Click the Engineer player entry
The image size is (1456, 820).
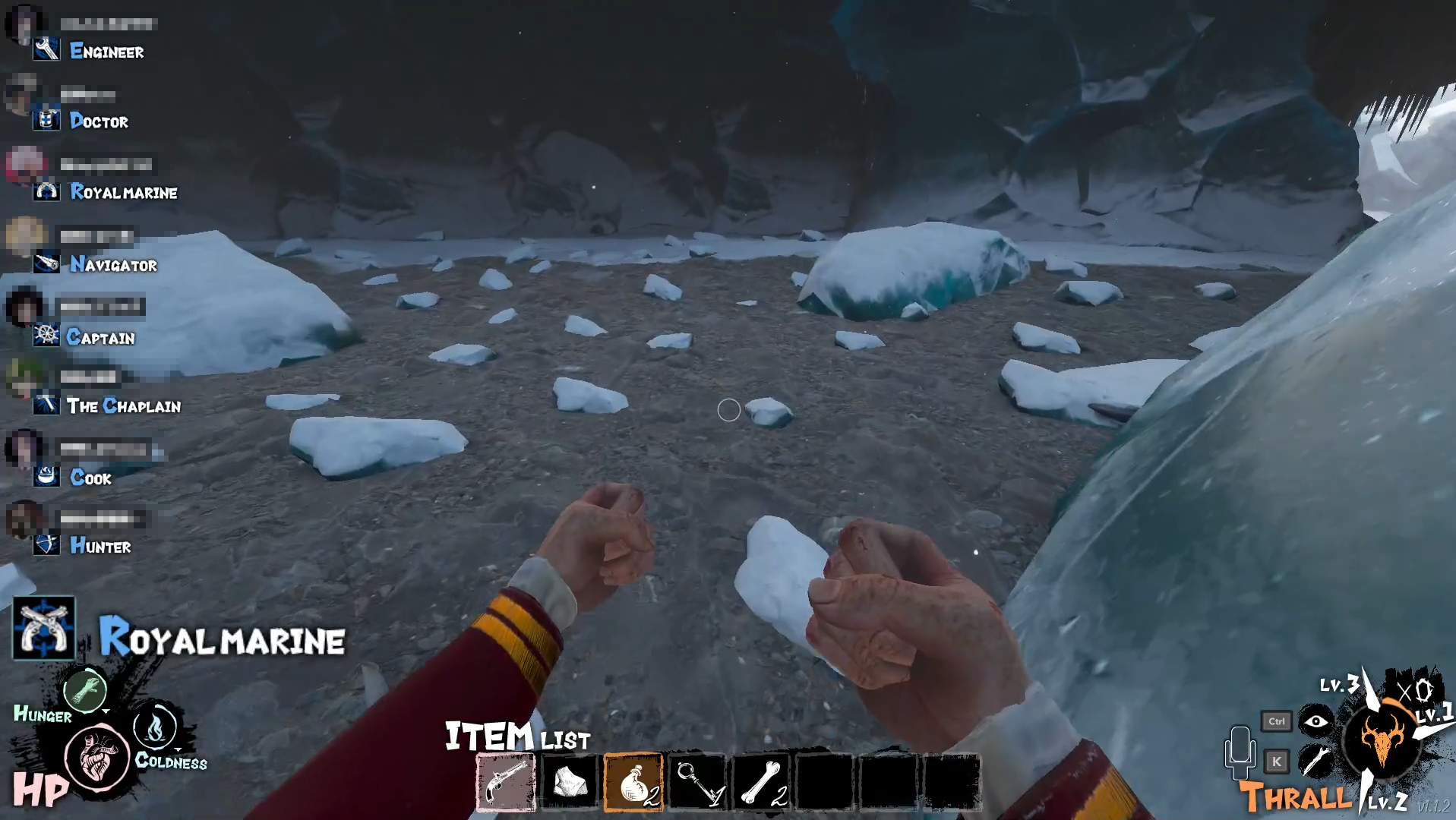click(106, 52)
